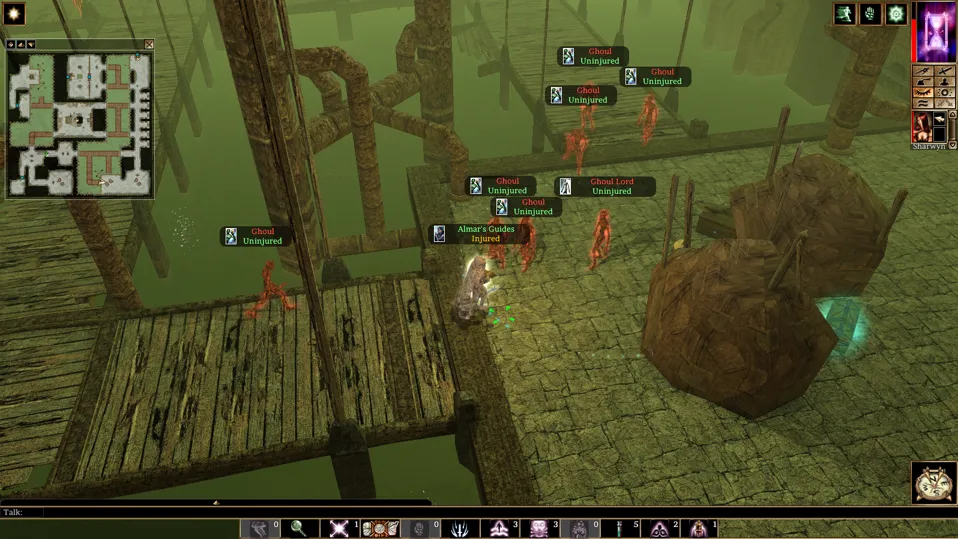Activate the pink starburst spell slot
Viewport: 958px width, 539px height.
339,529
